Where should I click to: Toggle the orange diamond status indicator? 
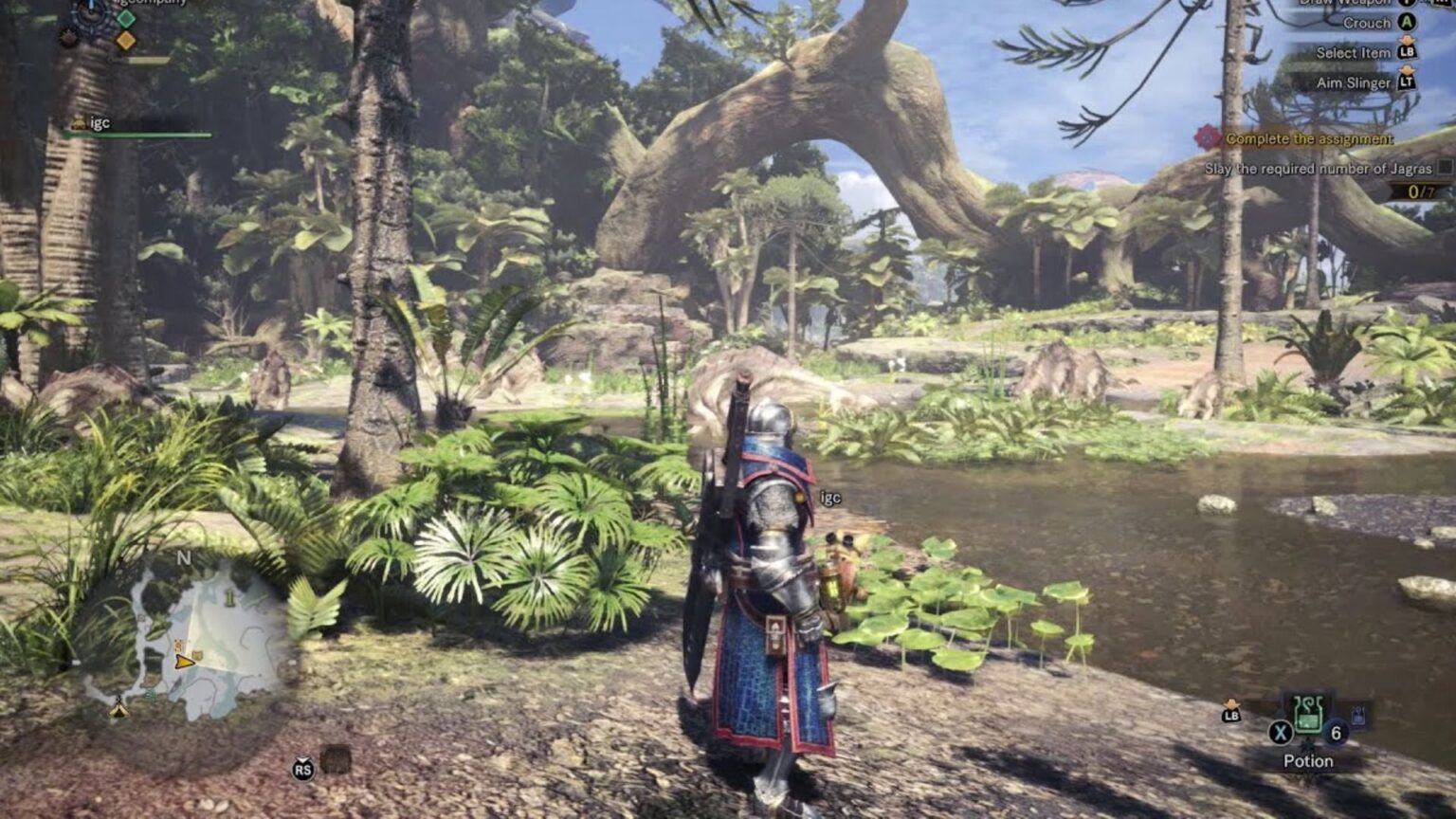[x=127, y=40]
